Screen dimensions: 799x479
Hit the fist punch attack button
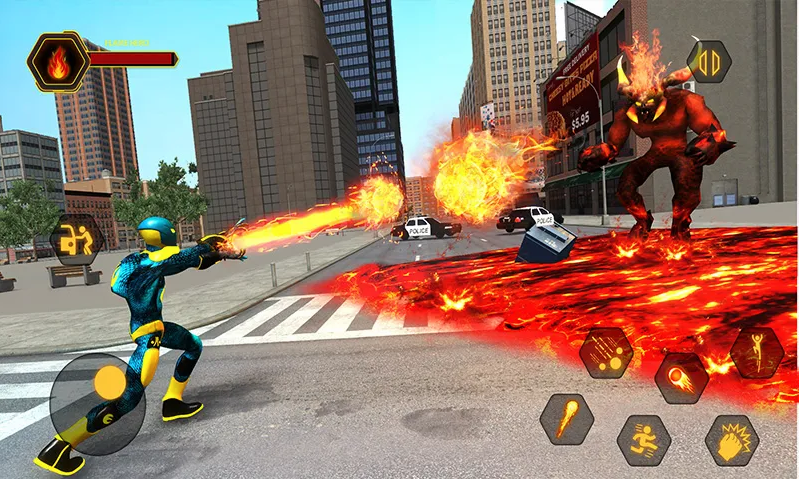click(x=731, y=440)
